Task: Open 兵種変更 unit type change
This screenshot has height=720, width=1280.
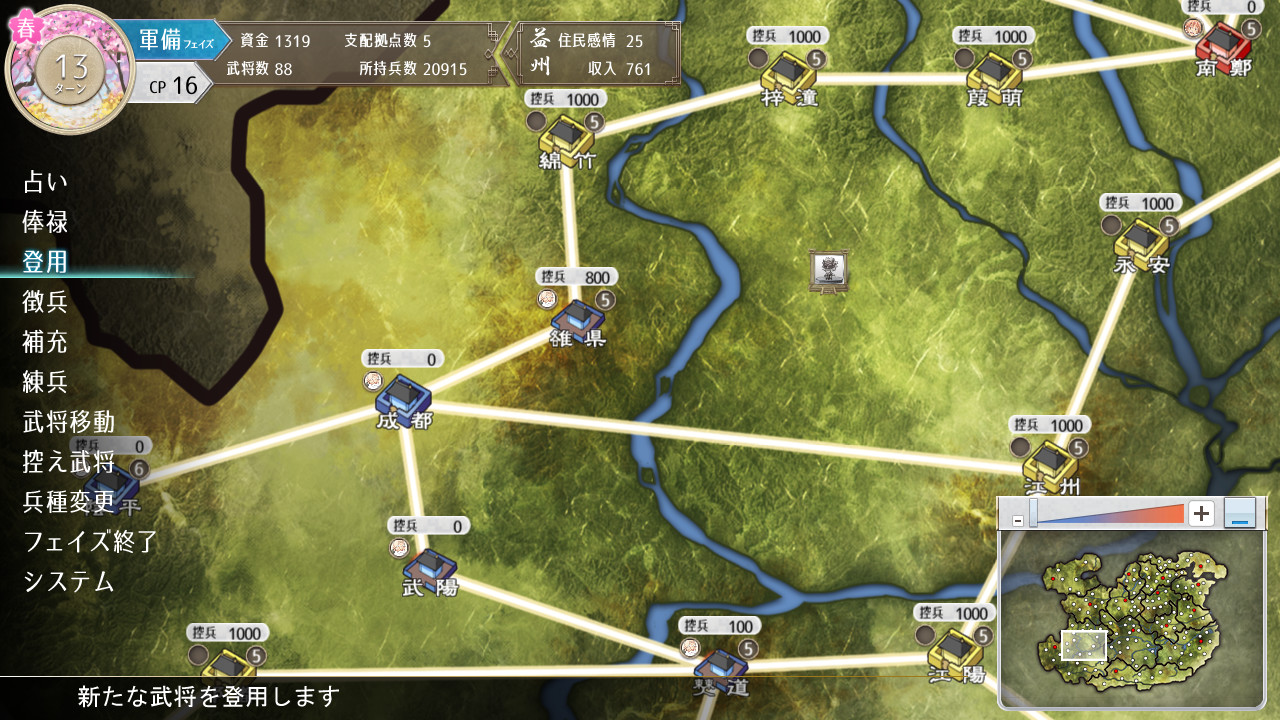Action: click(x=69, y=502)
